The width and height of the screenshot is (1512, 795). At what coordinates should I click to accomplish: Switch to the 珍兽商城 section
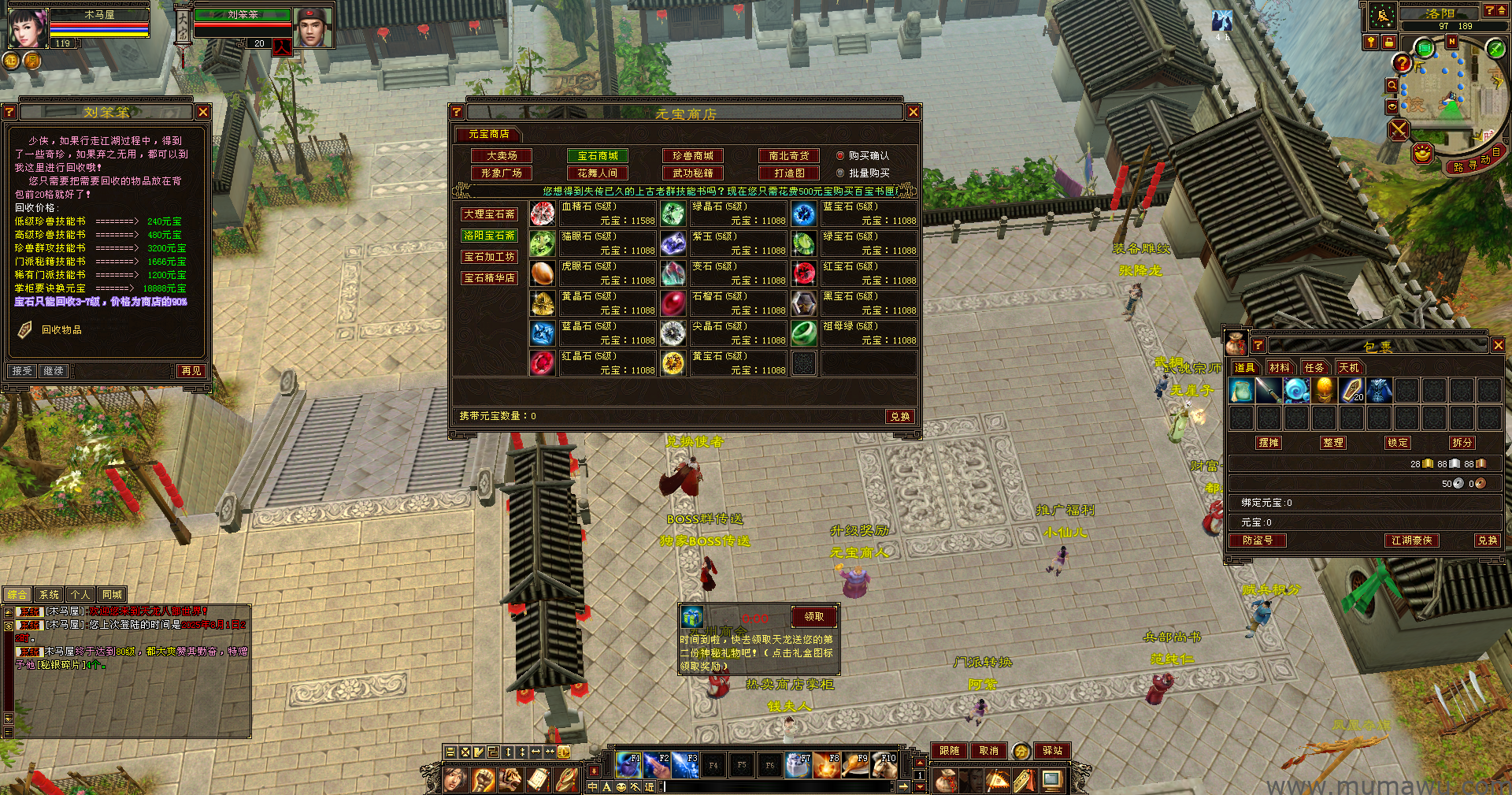pyautogui.click(x=692, y=156)
